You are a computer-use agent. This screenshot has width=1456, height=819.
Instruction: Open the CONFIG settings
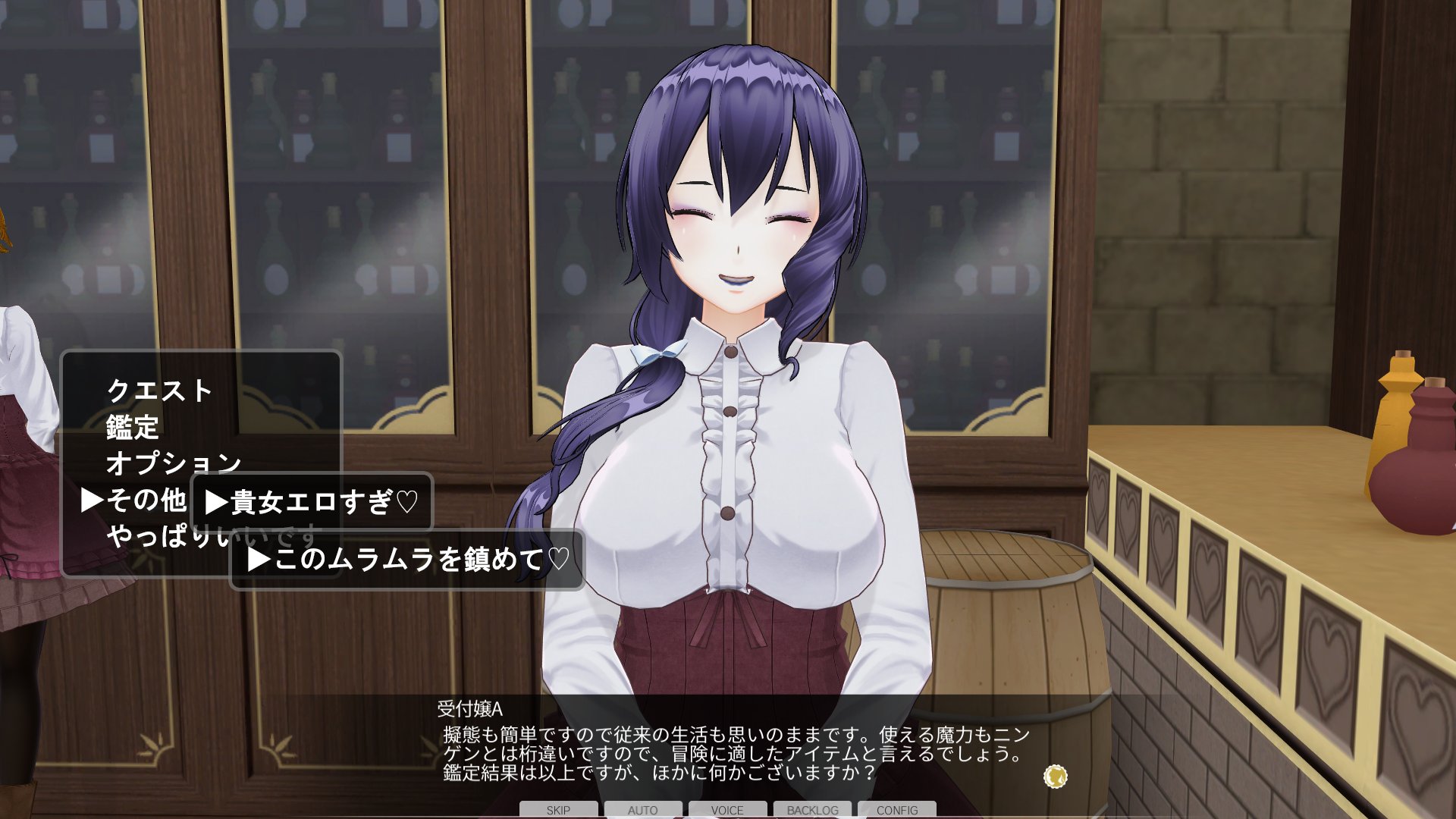coord(897,810)
